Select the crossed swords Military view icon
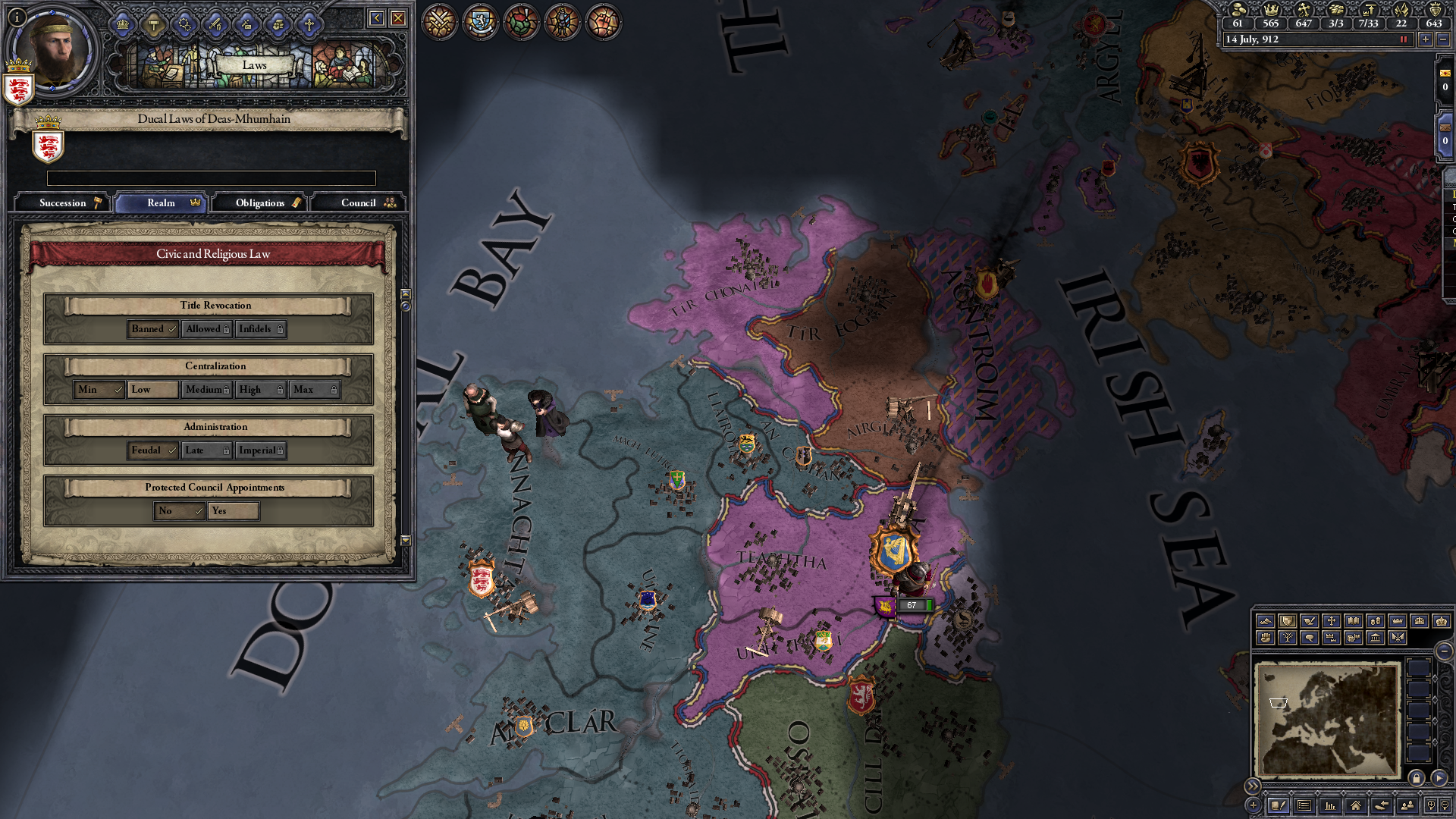This screenshot has width=1456, height=819. 438,22
